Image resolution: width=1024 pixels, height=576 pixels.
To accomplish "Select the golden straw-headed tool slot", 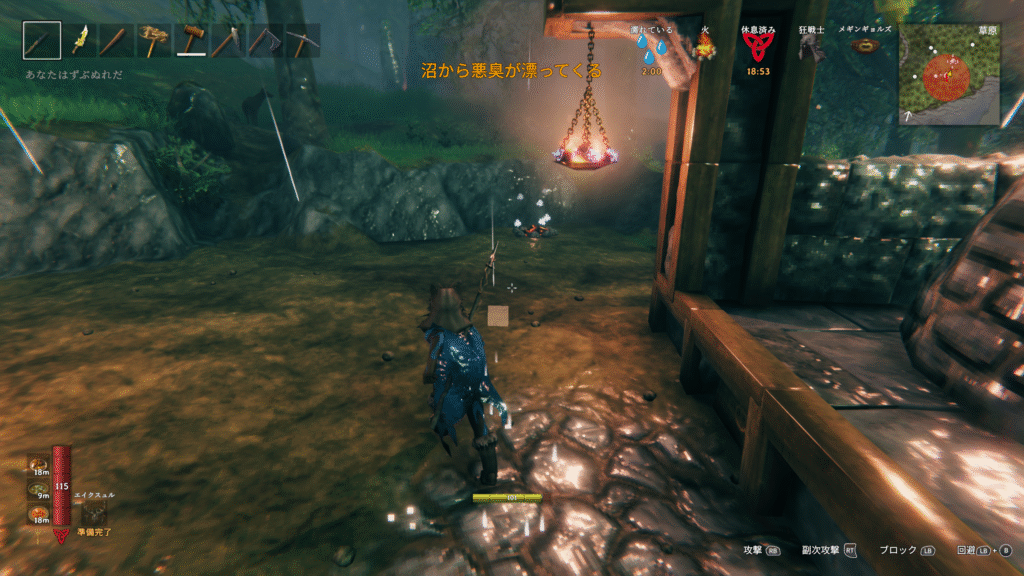I will [154, 41].
